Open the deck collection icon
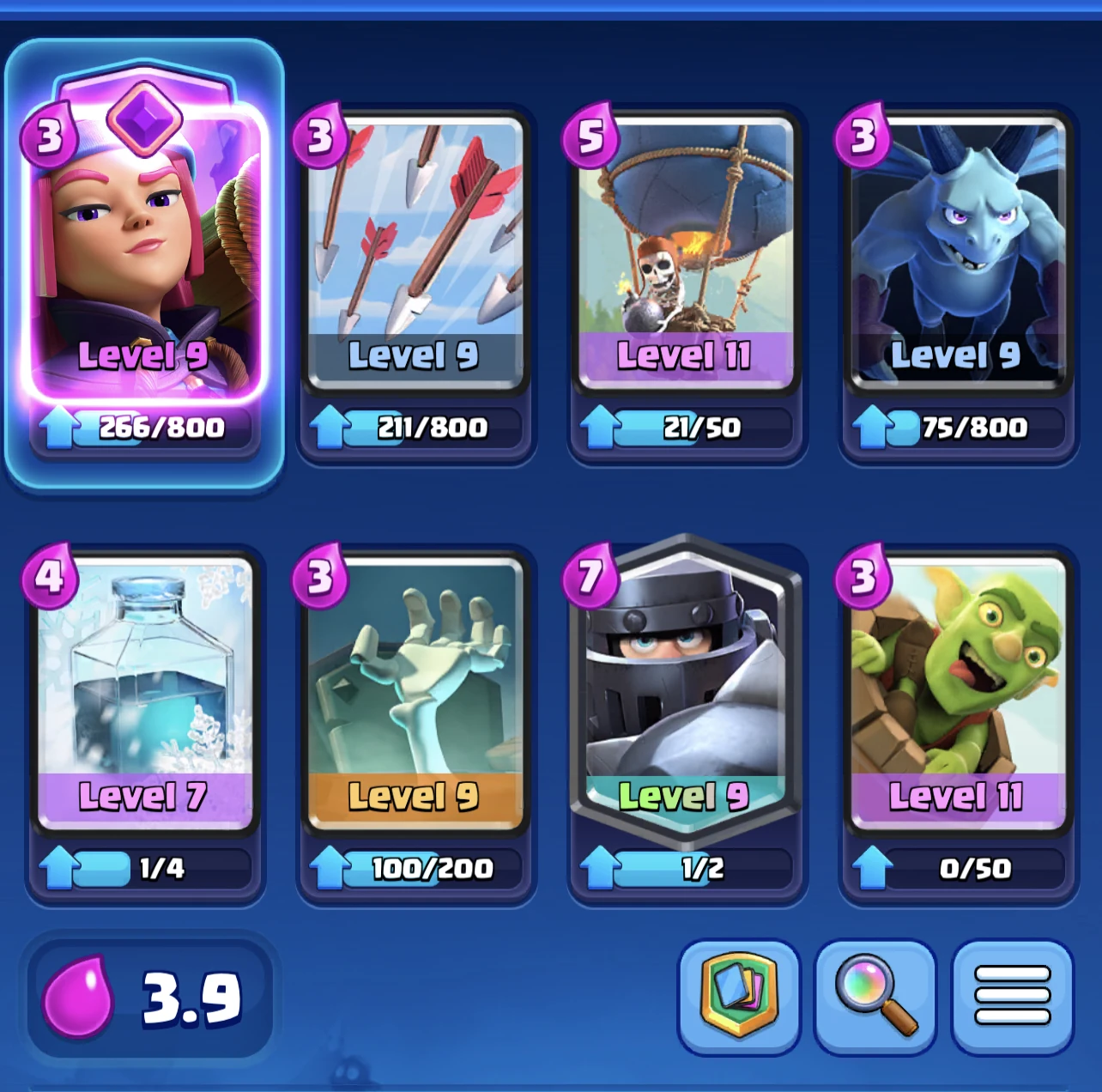The image size is (1102, 1092). pos(740,996)
